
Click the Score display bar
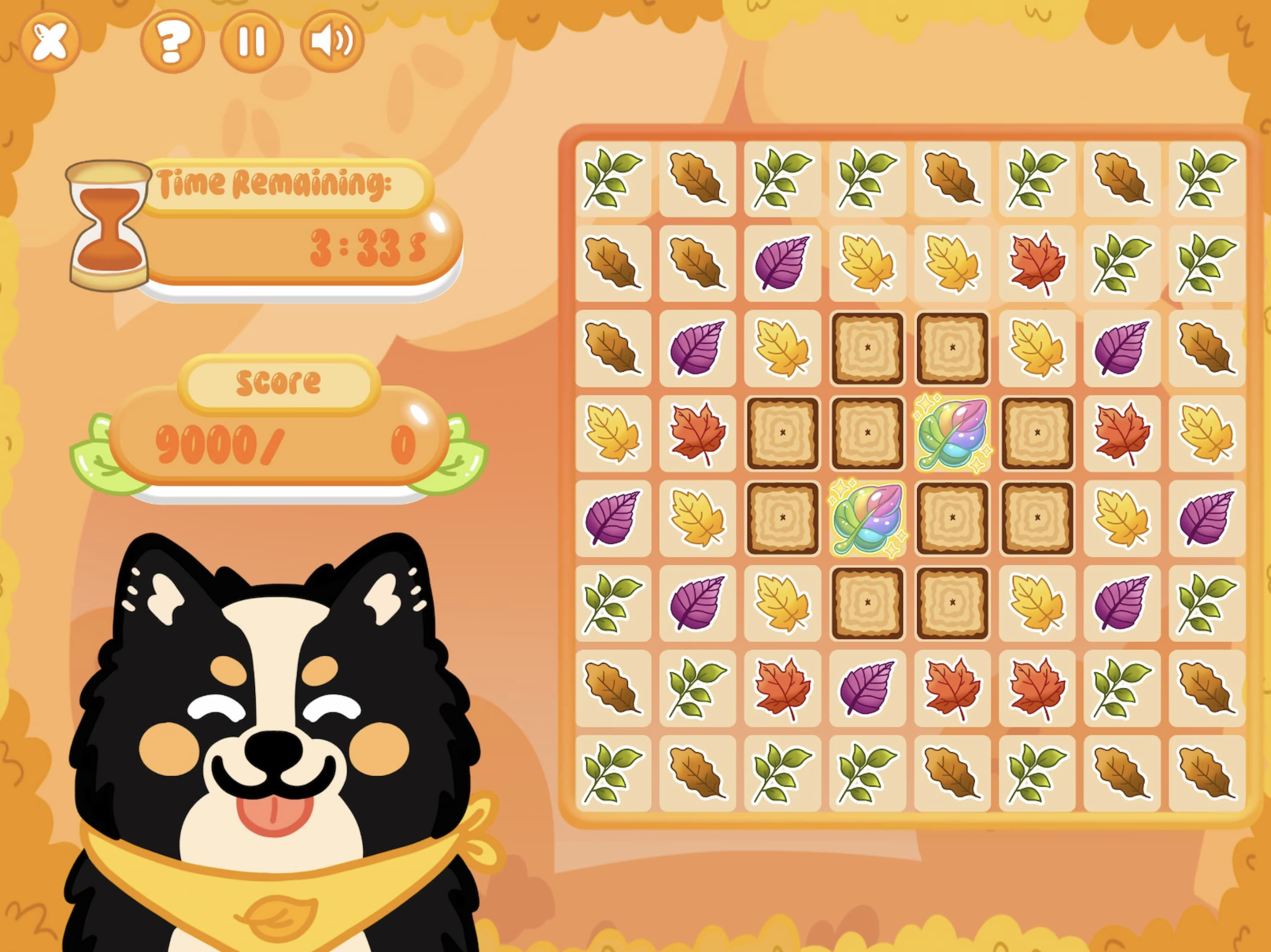pos(282,437)
